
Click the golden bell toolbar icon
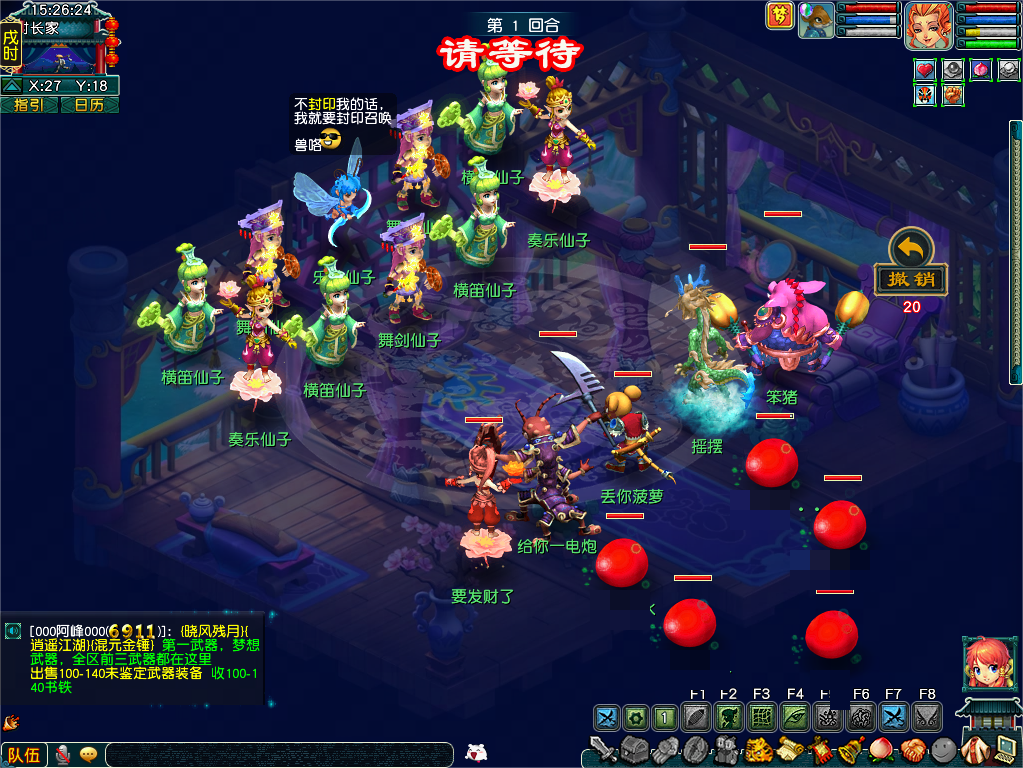coord(850,749)
